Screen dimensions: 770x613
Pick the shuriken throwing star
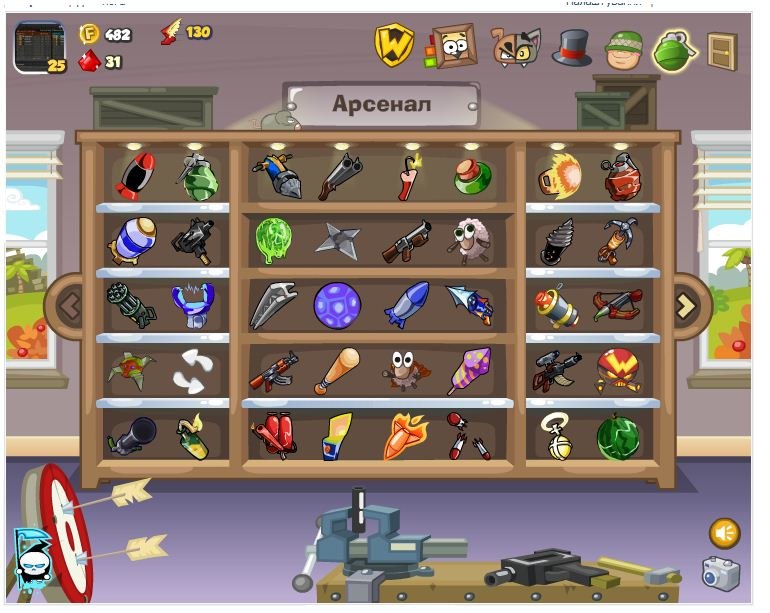click(x=336, y=240)
